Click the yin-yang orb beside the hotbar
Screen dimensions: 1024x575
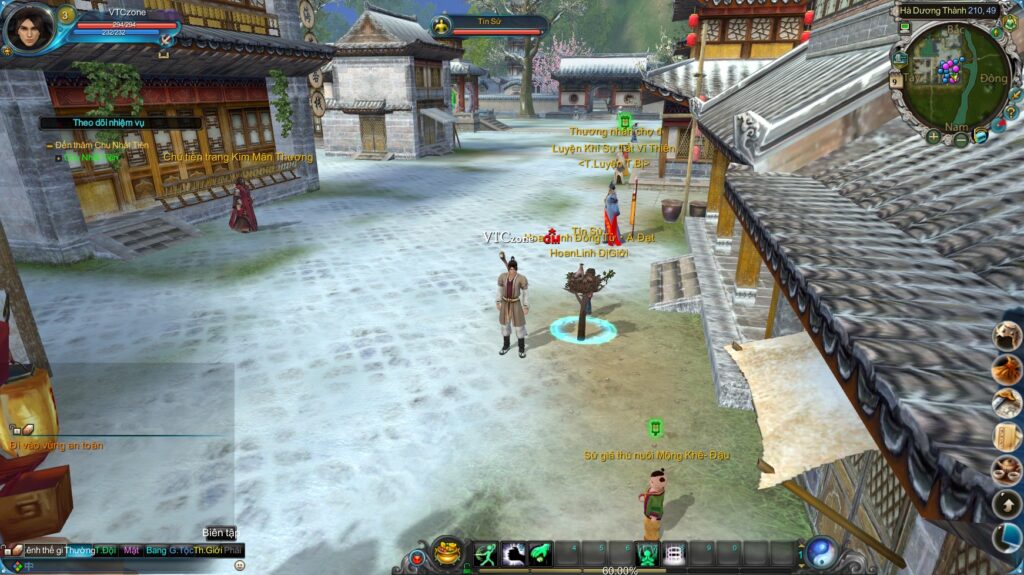(822, 553)
